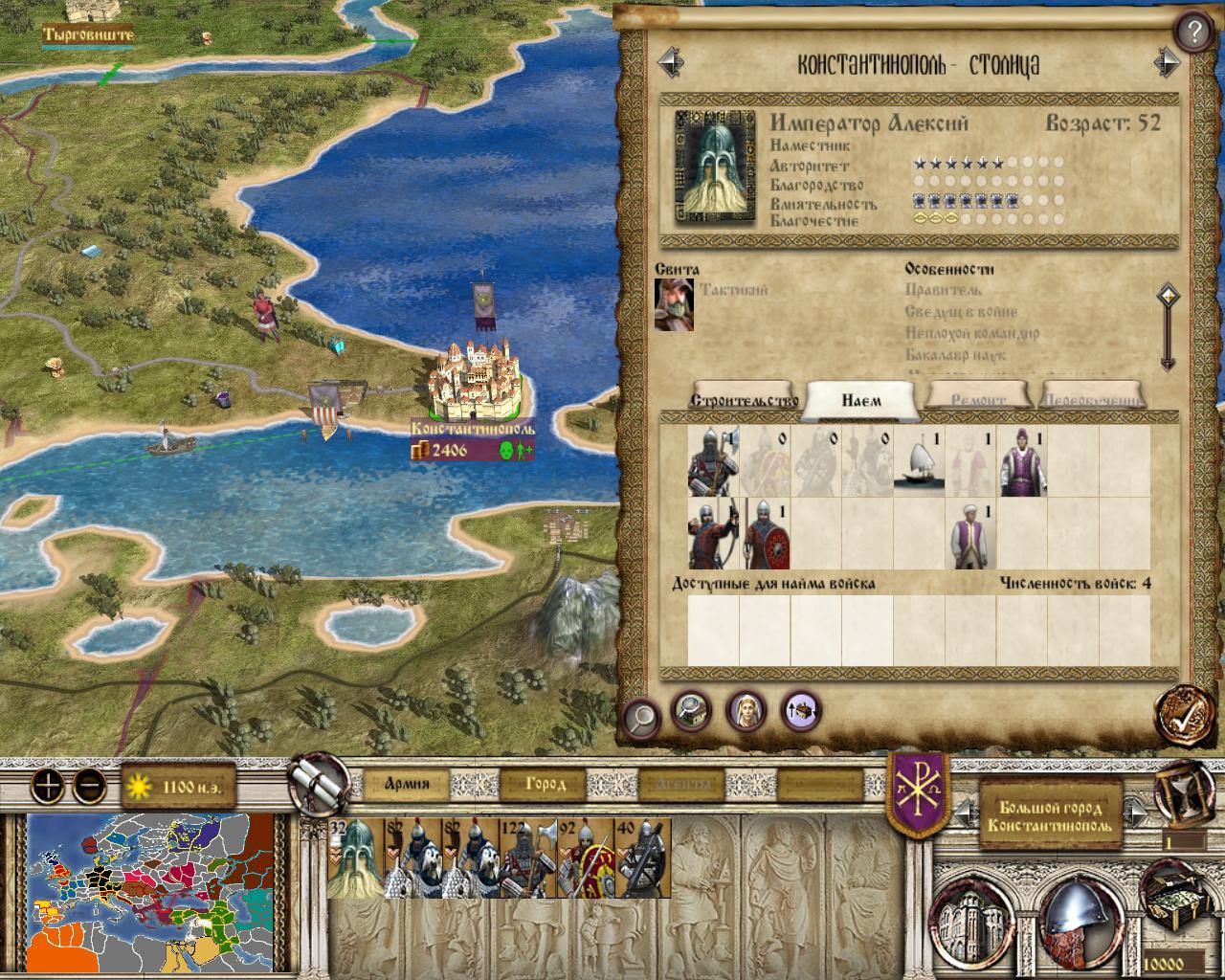
Task: Recruit the axe infantry unit
Action: (713, 461)
